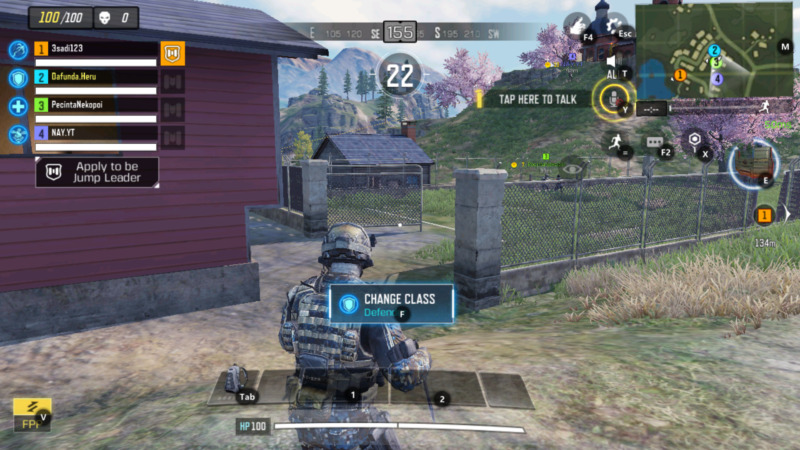Click the orange jump leader badge

(x=173, y=53)
